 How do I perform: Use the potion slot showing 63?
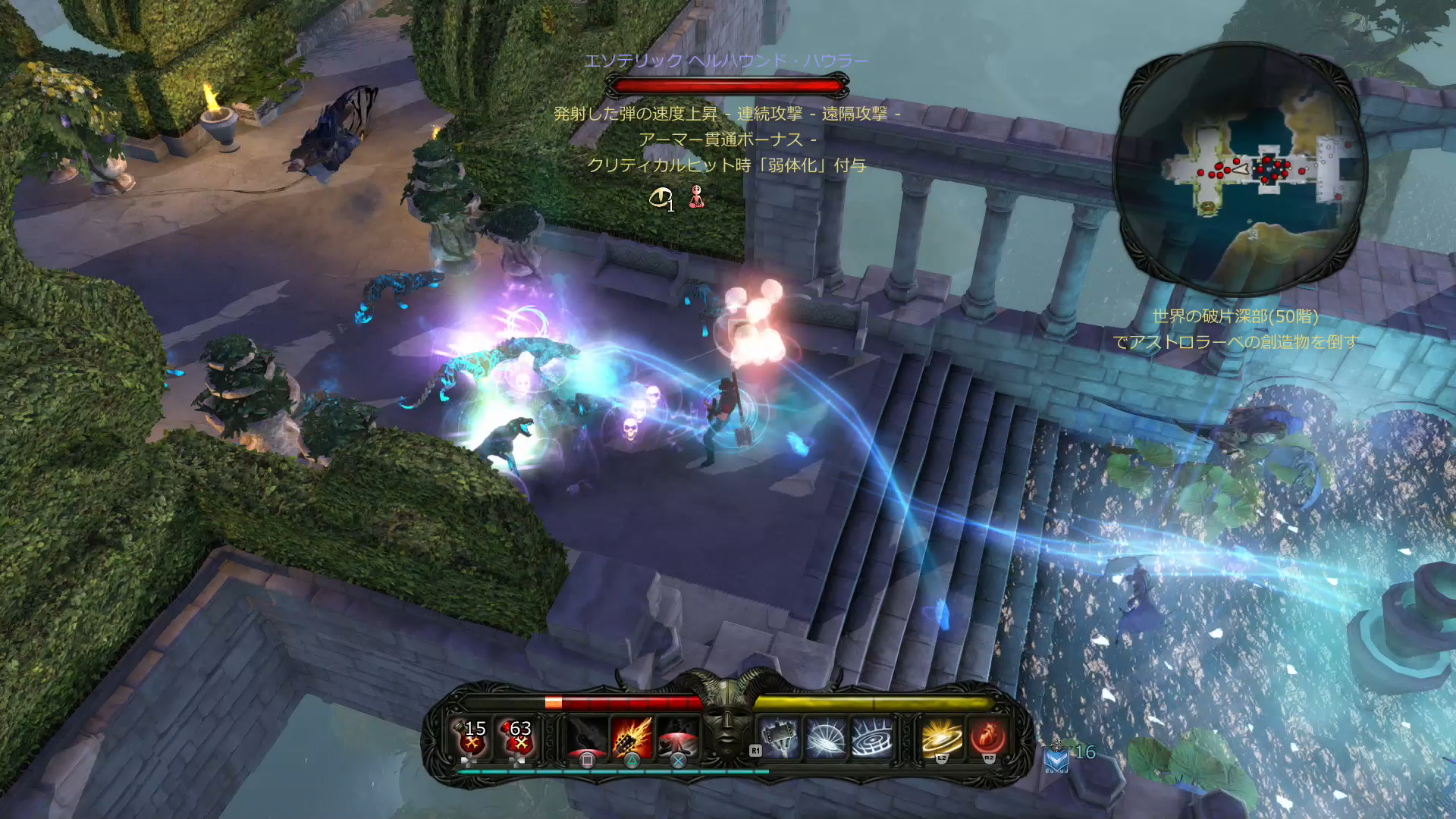[x=519, y=737]
